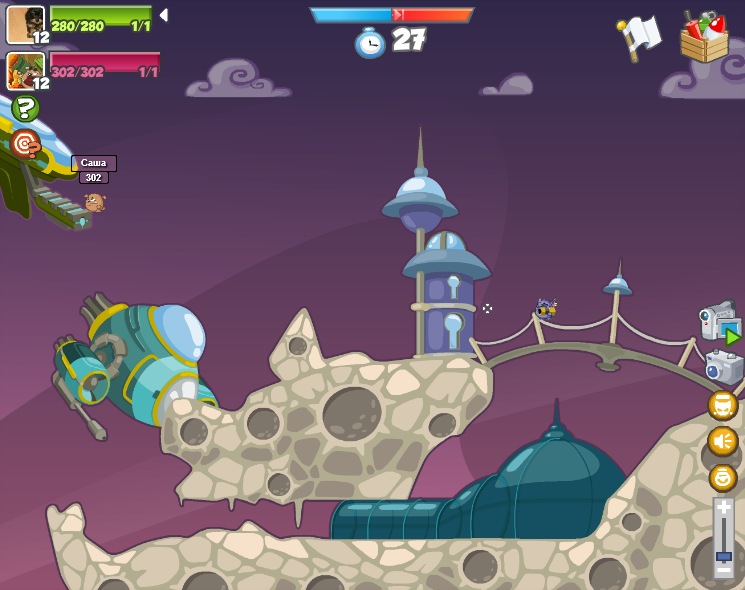Open the weapon crate inventory
The image size is (745, 590).
[x=704, y=37]
